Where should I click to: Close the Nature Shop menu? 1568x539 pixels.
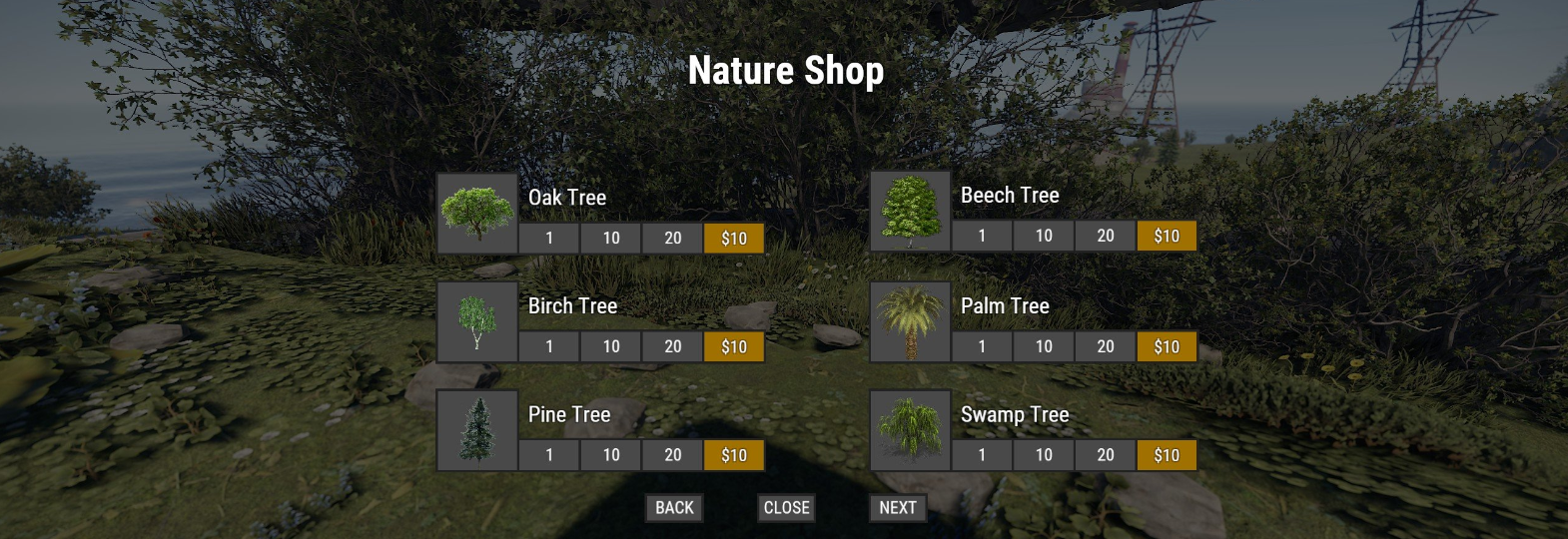[786, 508]
